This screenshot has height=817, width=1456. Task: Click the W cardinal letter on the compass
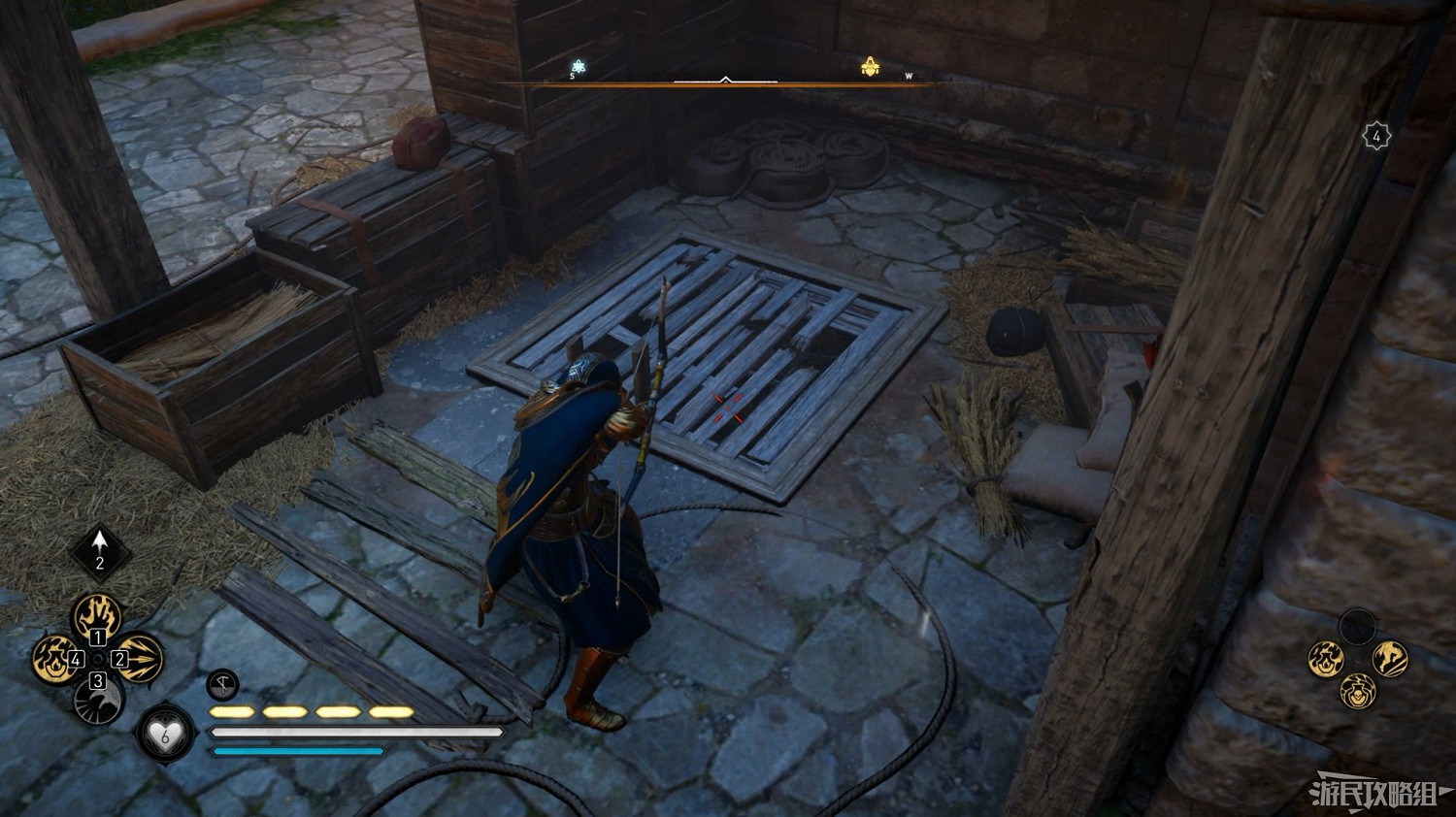(910, 74)
